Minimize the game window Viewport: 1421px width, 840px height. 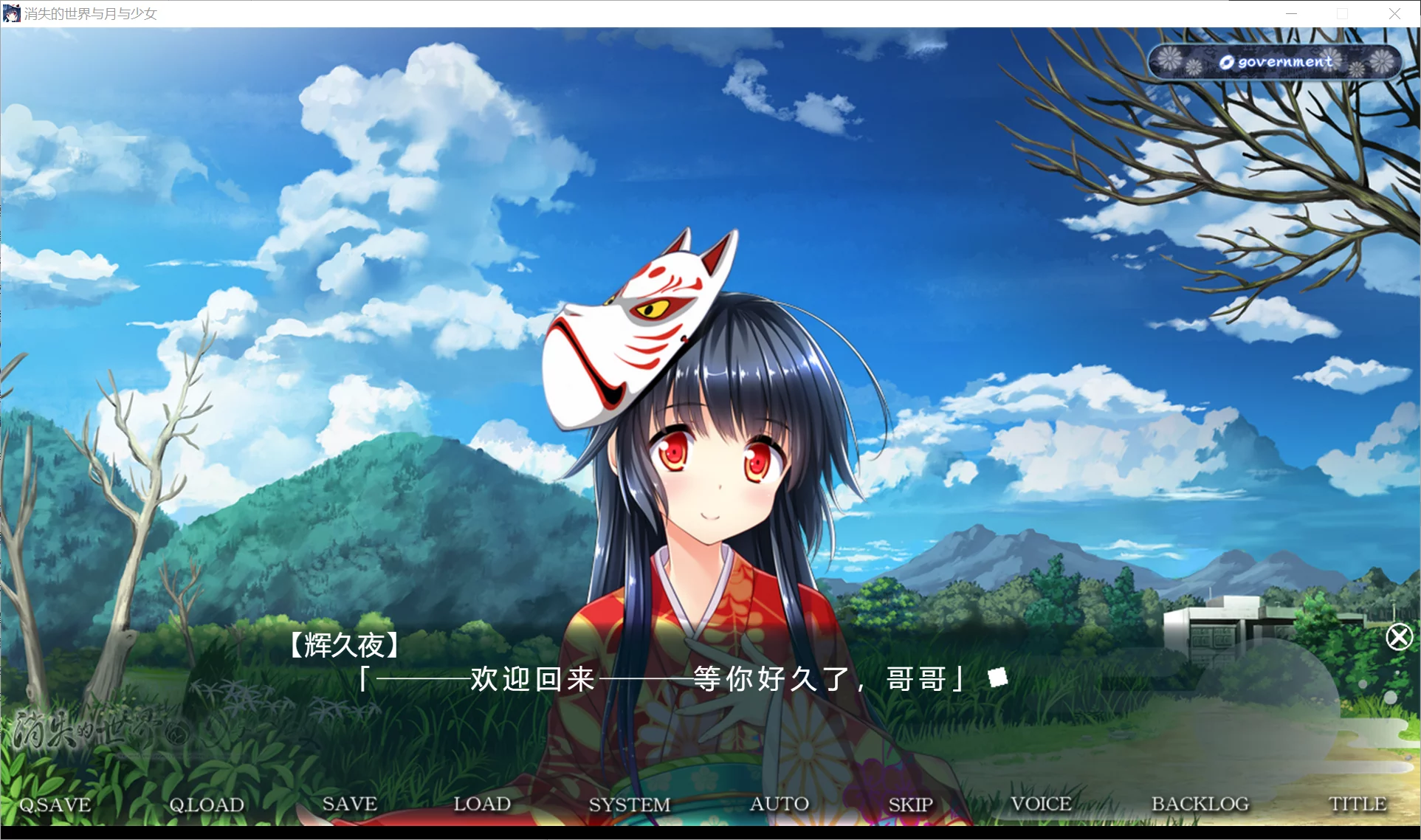1290,13
